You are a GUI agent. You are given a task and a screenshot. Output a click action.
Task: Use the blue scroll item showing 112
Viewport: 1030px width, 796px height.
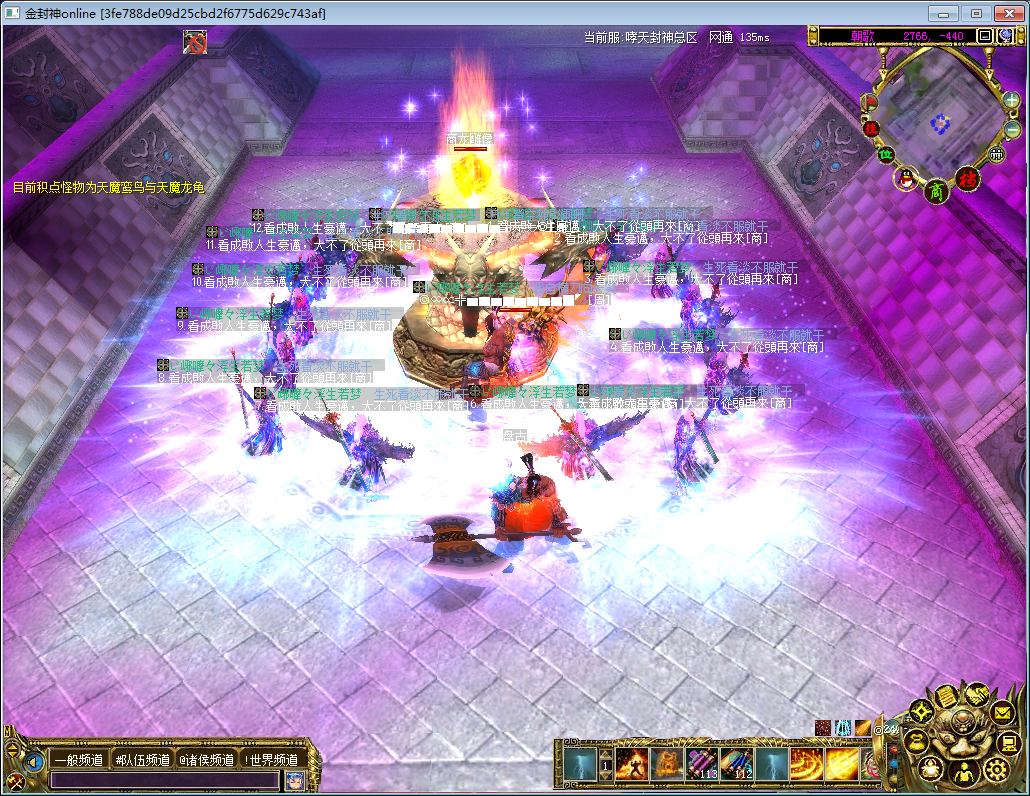[736, 765]
